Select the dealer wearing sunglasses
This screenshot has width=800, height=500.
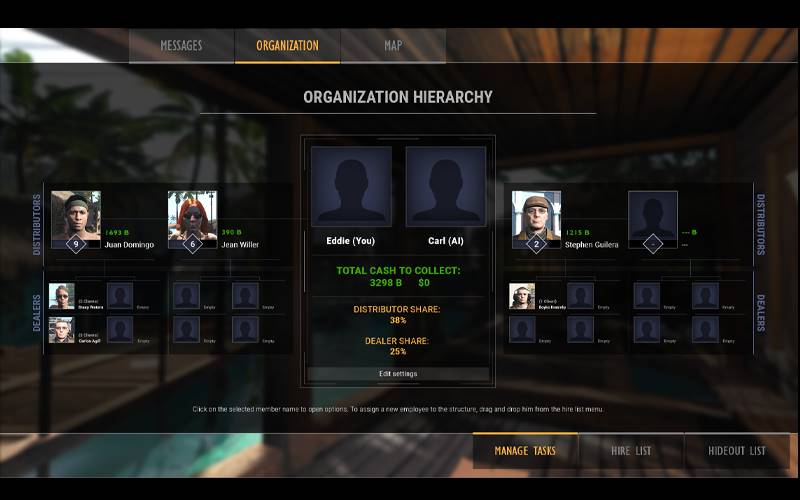tap(61, 295)
